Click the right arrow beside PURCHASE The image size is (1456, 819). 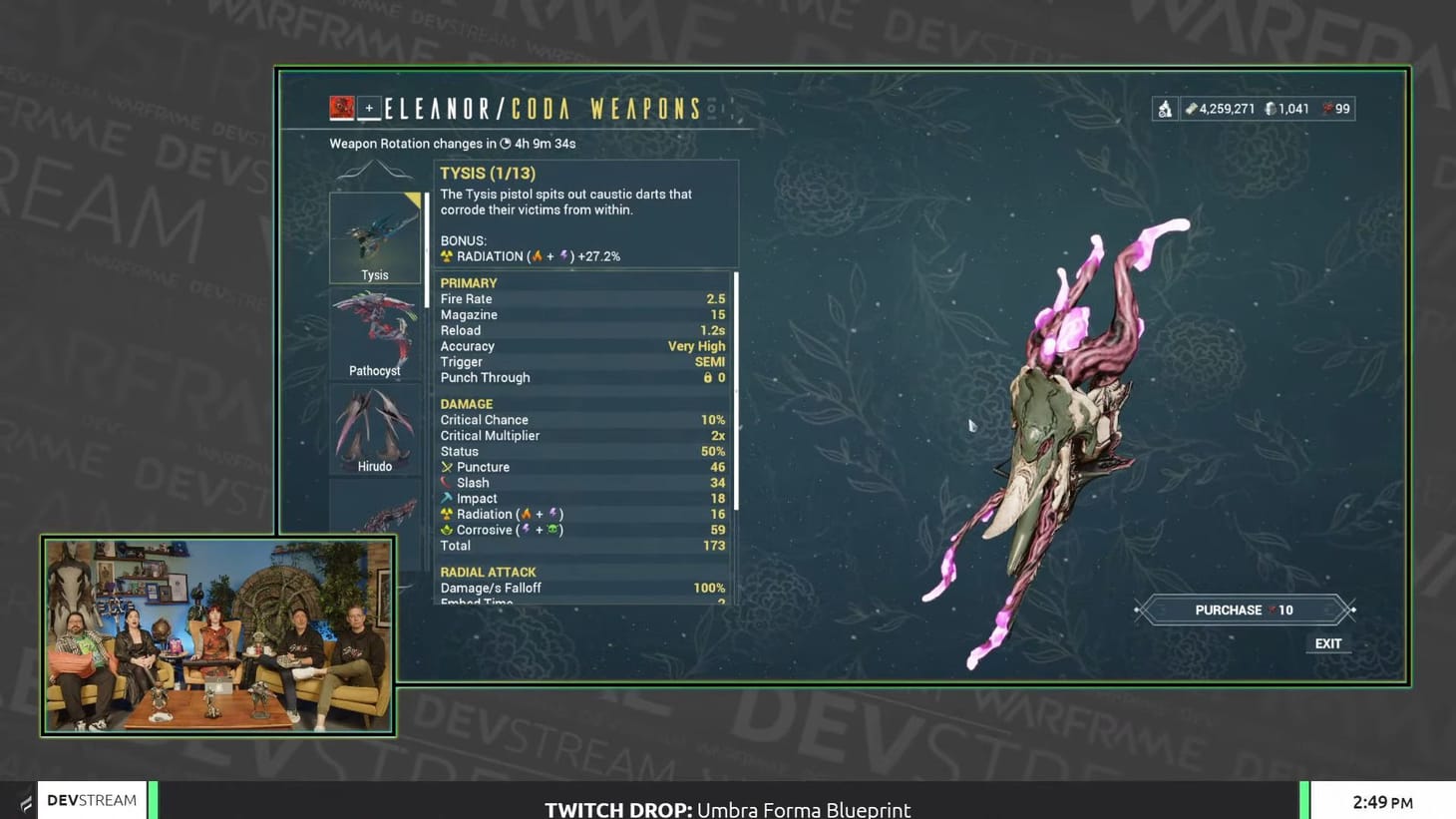coord(1351,610)
